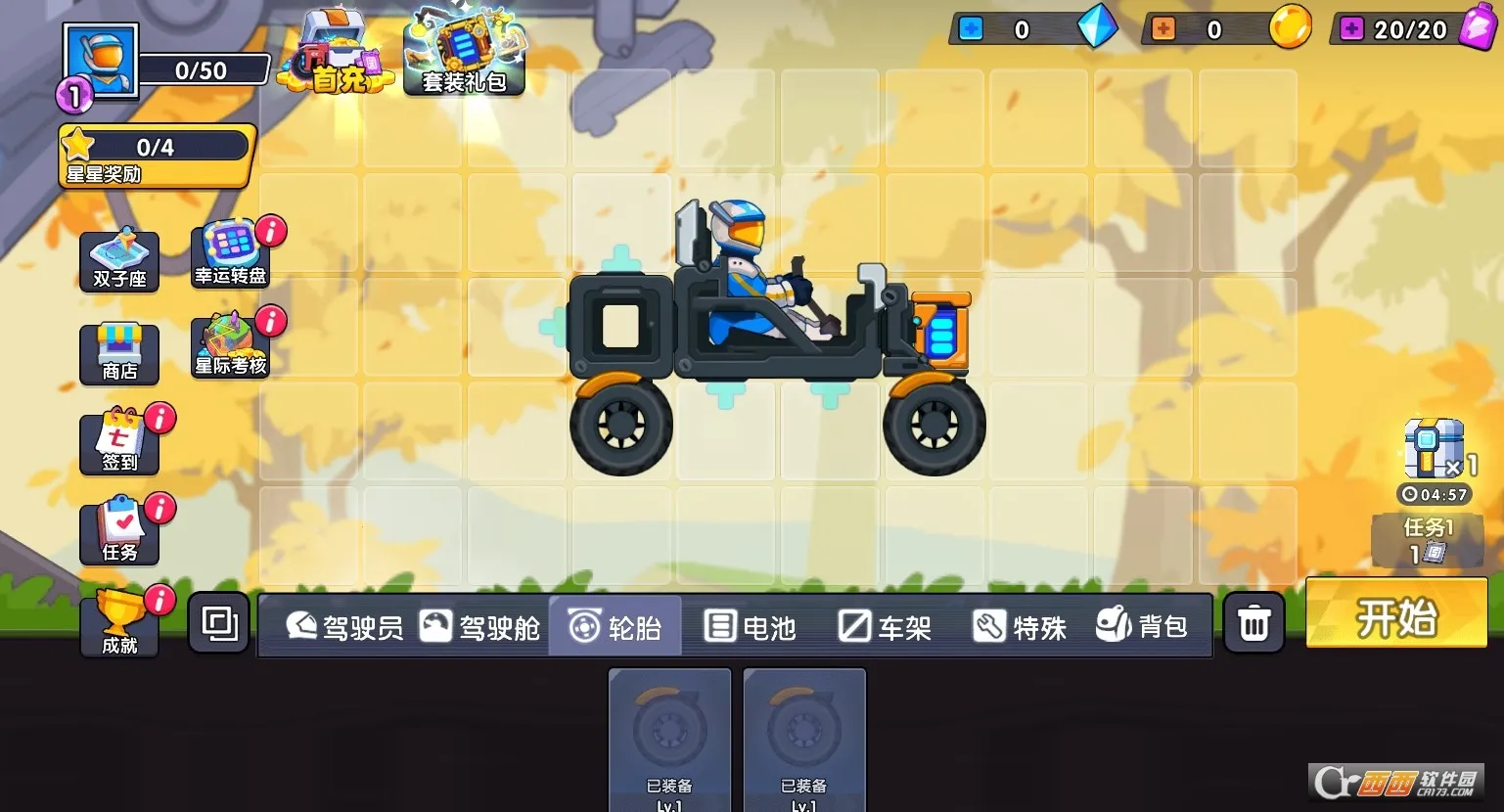Open the 任务 missions panel
Screen dimensions: 1504x812
[117, 531]
